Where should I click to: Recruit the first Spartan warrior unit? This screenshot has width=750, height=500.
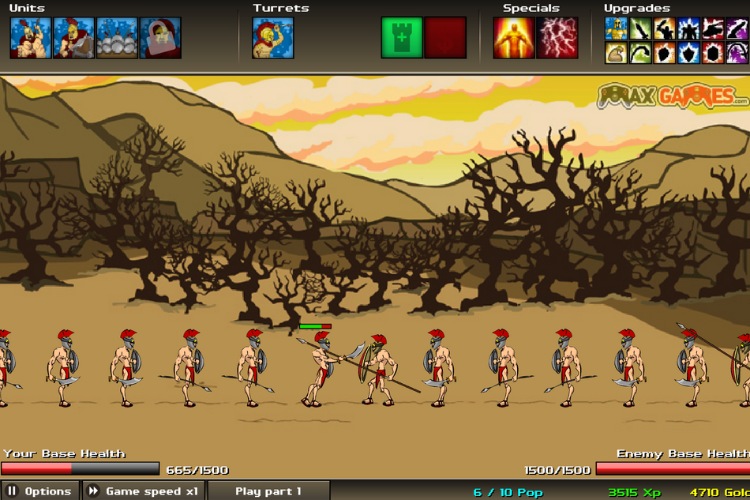pyautogui.click(x=30, y=38)
